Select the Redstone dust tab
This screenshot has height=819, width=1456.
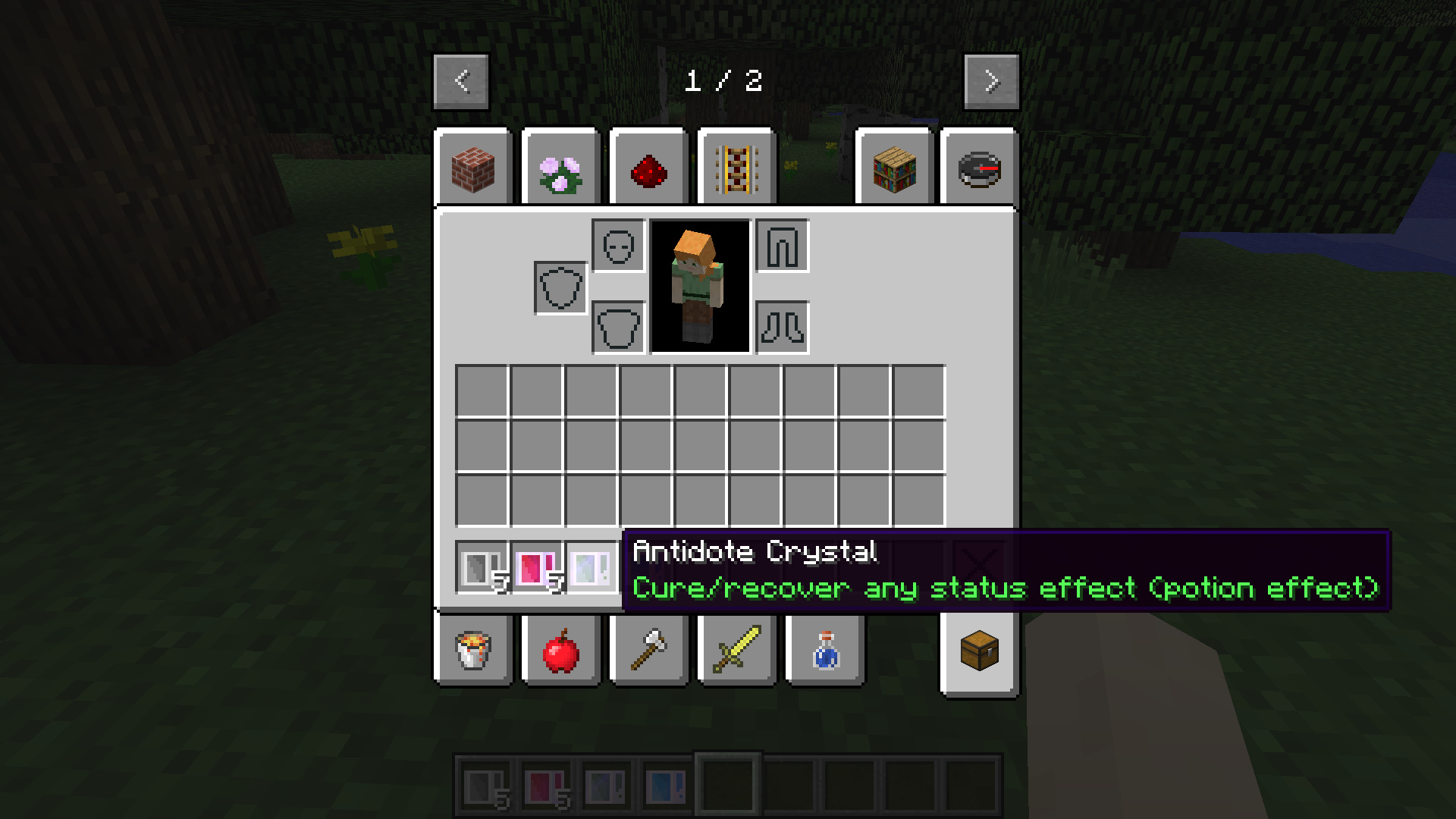(649, 170)
